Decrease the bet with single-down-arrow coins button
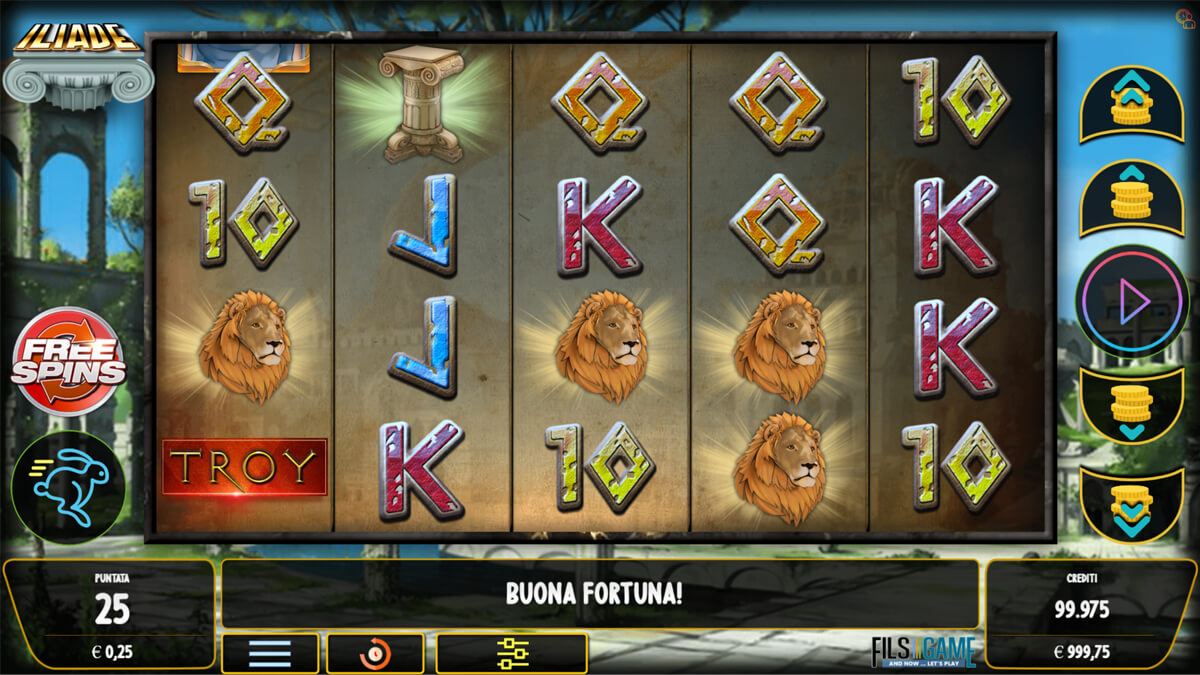This screenshot has width=1200, height=675. pyautogui.click(x=1131, y=406)
